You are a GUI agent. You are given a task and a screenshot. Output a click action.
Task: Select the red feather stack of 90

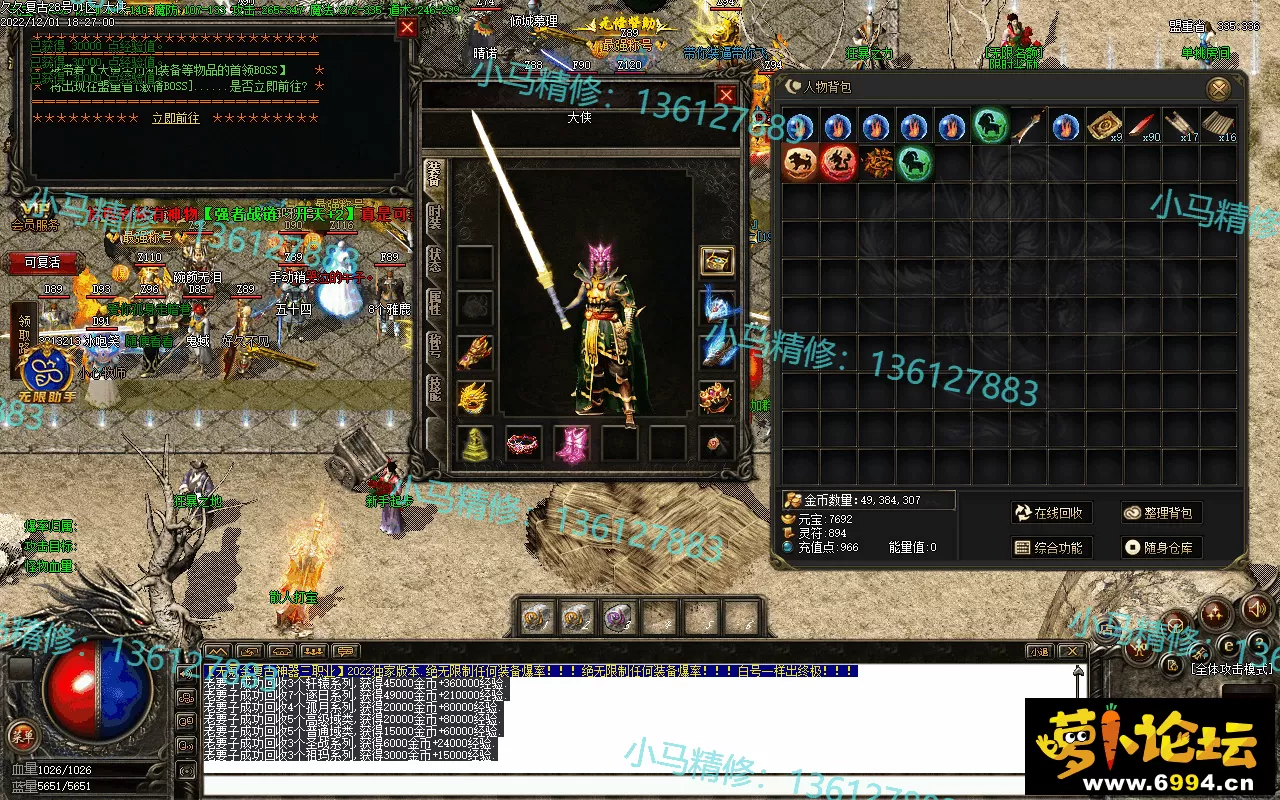coord(1141,127)
